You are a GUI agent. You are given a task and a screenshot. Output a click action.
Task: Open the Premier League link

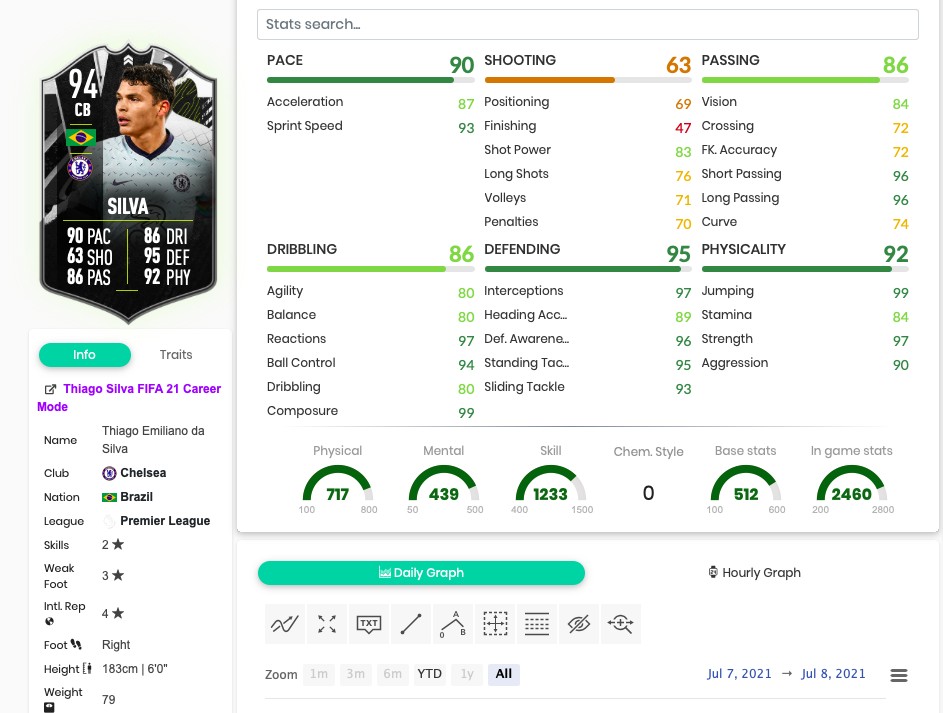(x=165, y=521)
